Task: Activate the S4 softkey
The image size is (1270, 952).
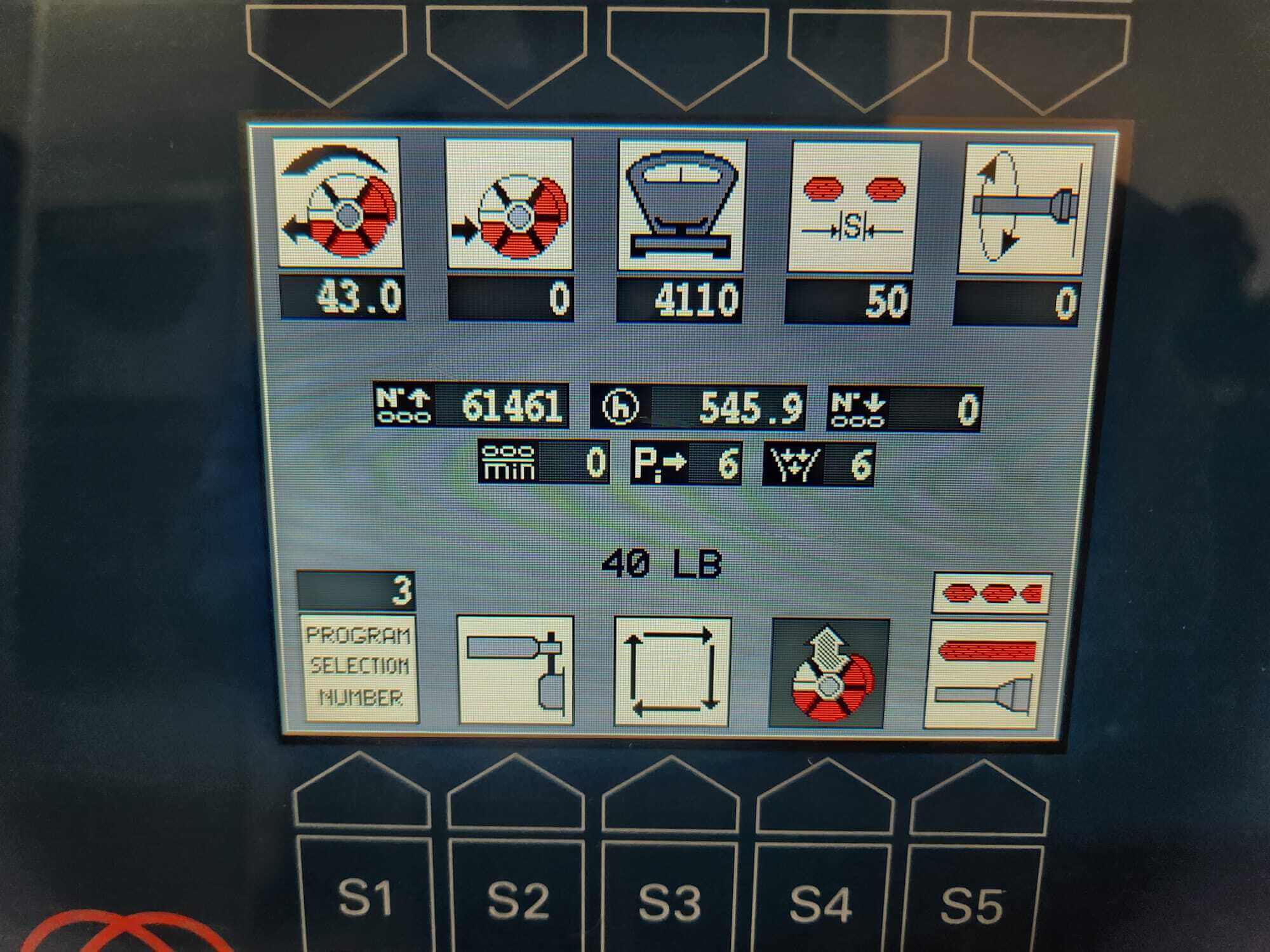Action: click(x=822, y=902)
